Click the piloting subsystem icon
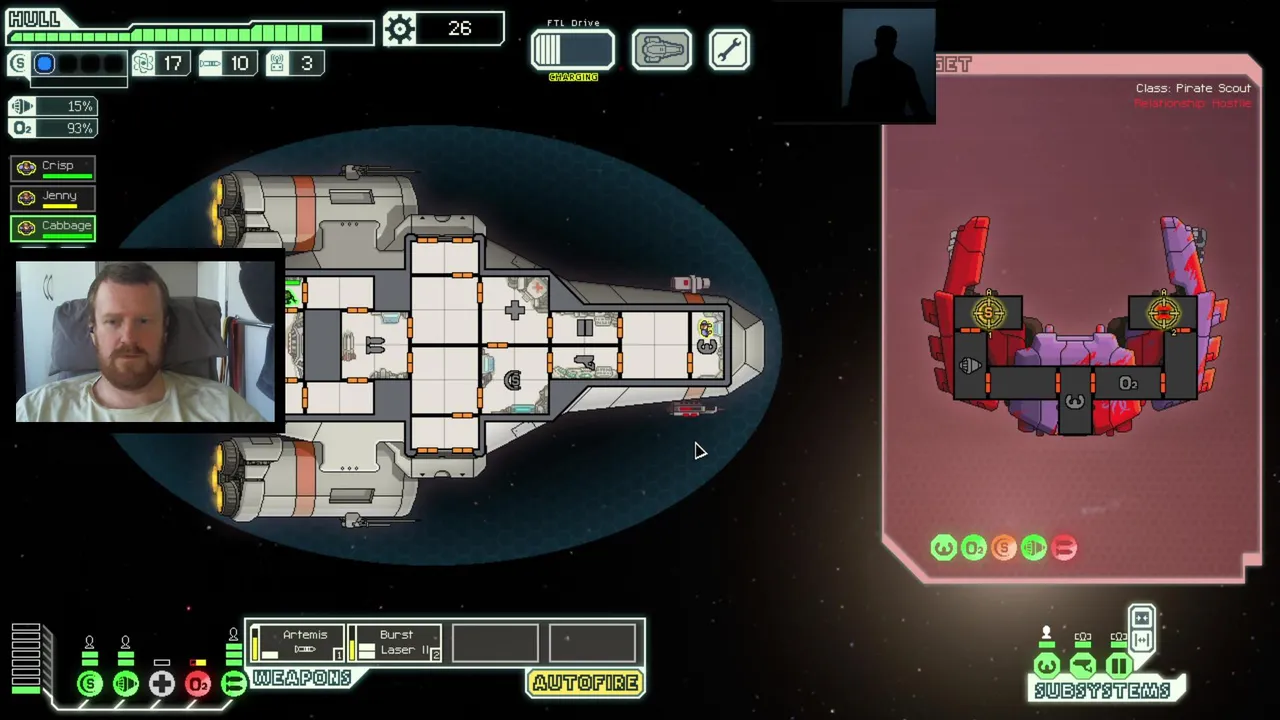The width and height of the screenshot is (1280, 720). click(1046, 666)
